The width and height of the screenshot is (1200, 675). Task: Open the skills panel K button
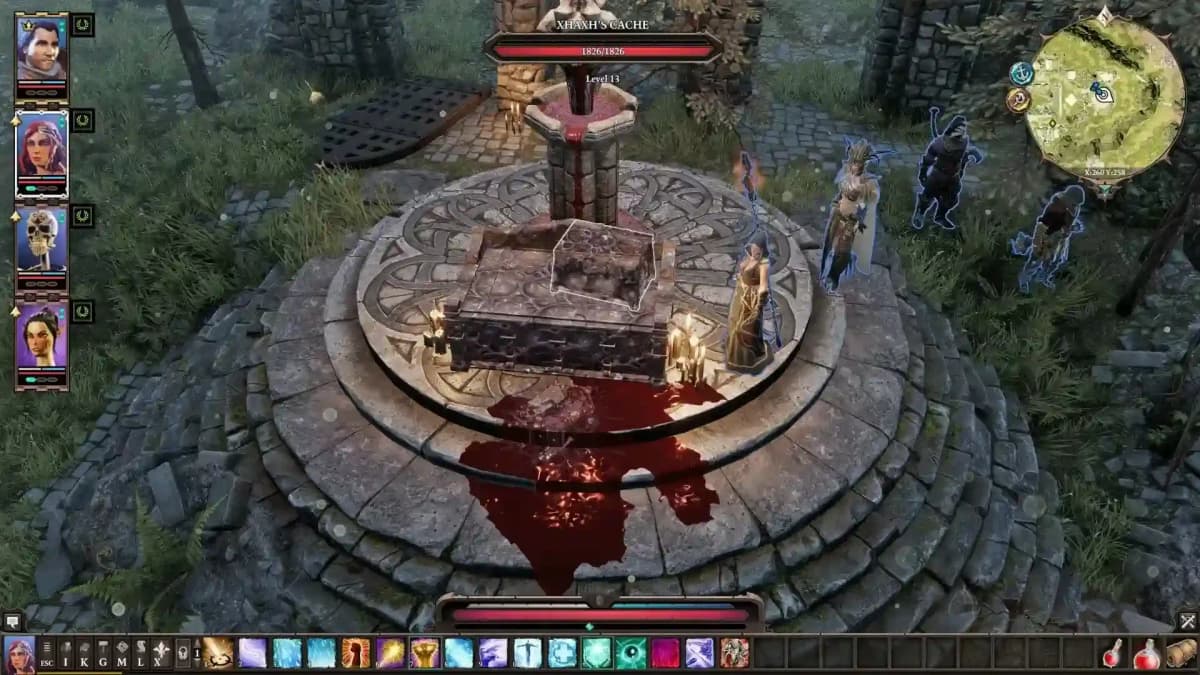point(85,653)
